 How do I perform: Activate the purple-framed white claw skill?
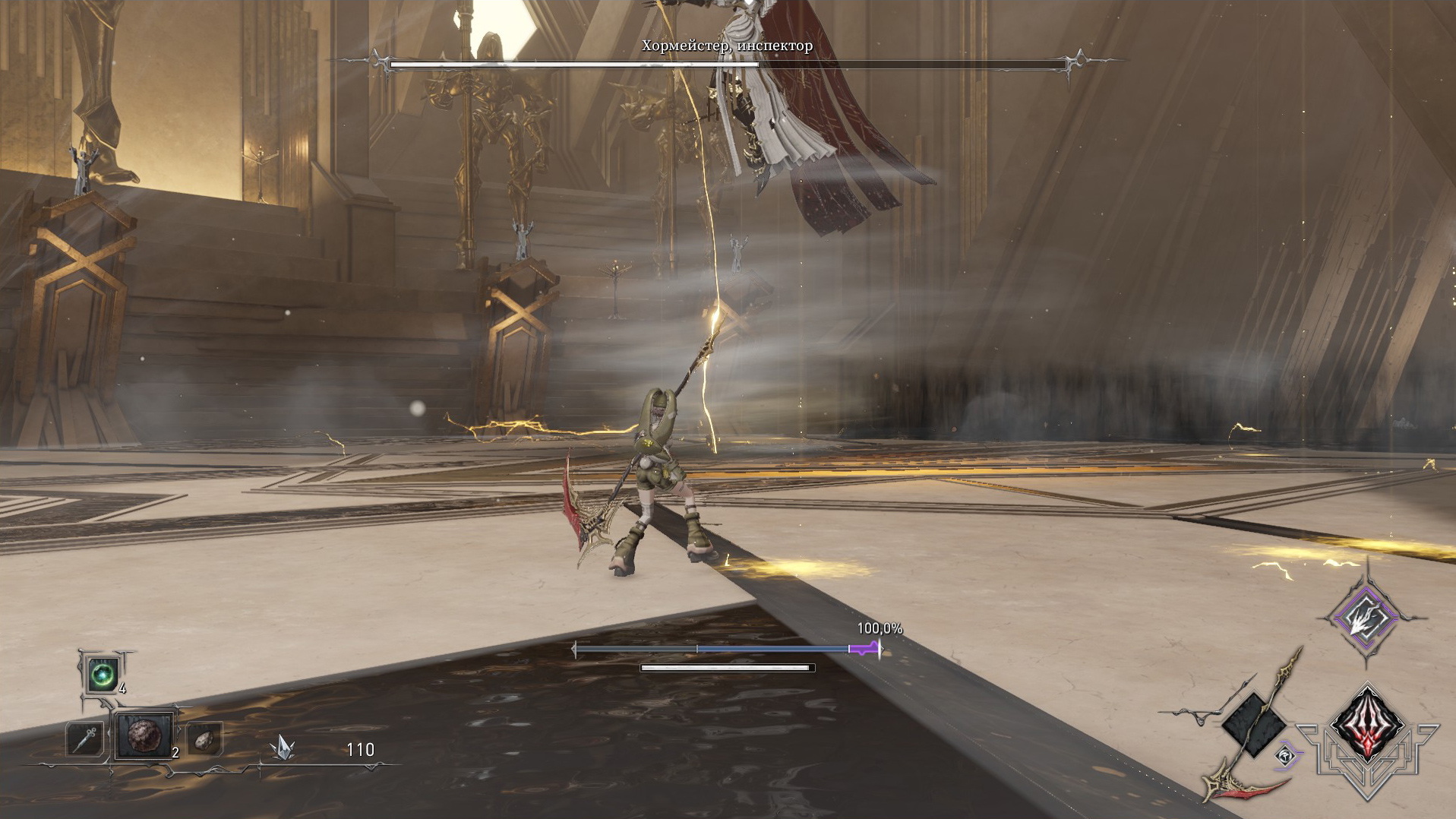tap(1366, 618)
